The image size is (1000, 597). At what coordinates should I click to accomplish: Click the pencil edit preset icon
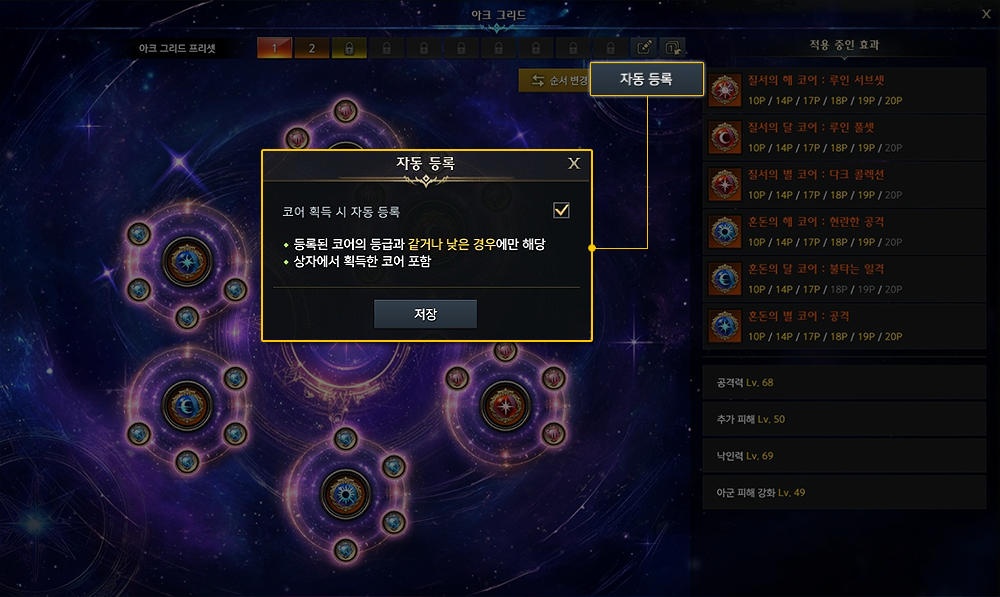point(645,48)
